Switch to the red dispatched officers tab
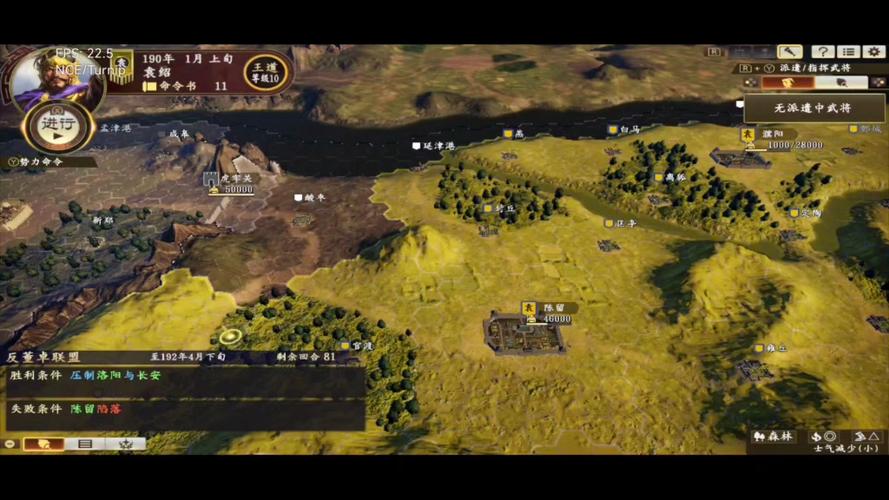889x500 pixels. (787, 83)
